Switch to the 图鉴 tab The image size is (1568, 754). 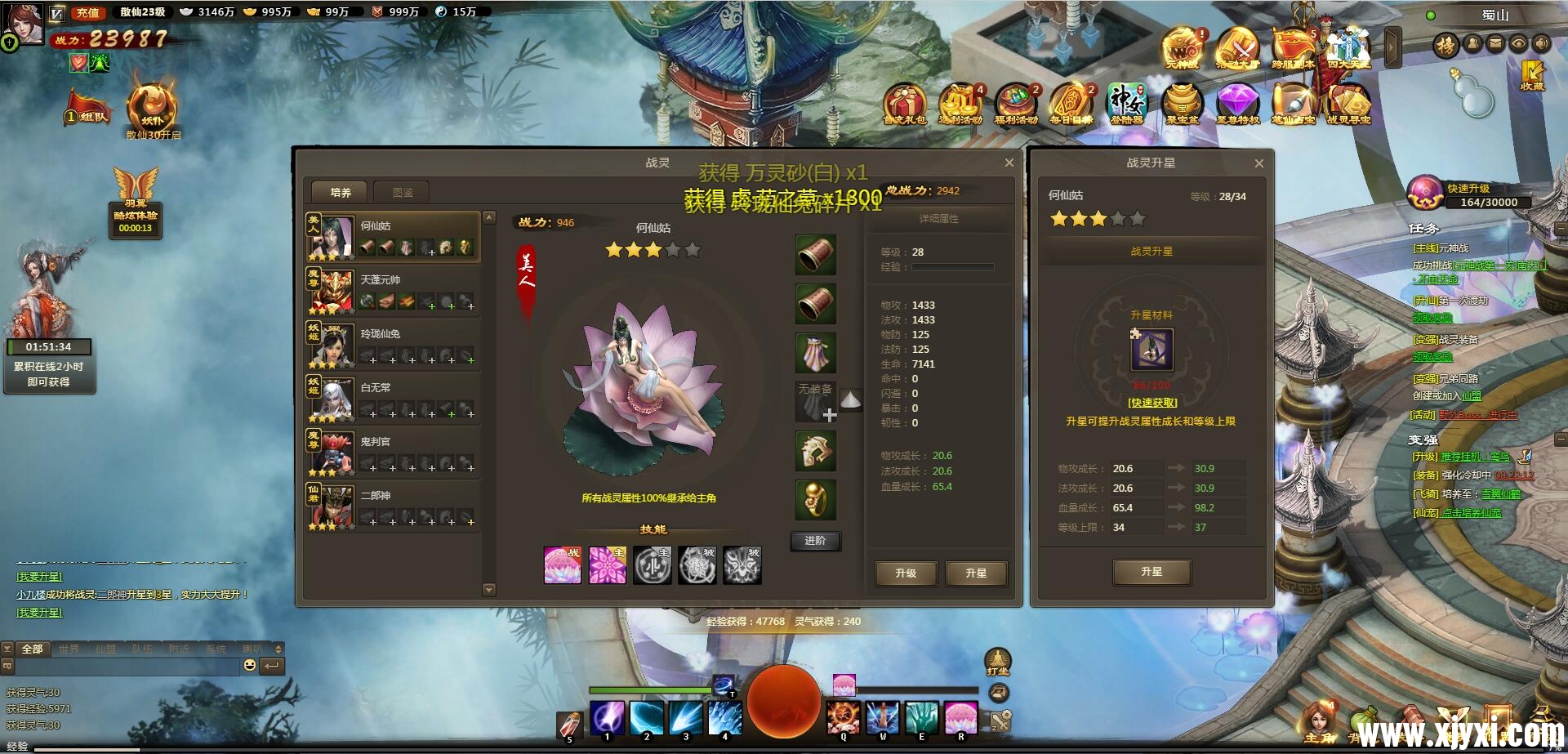pos(400,192)
